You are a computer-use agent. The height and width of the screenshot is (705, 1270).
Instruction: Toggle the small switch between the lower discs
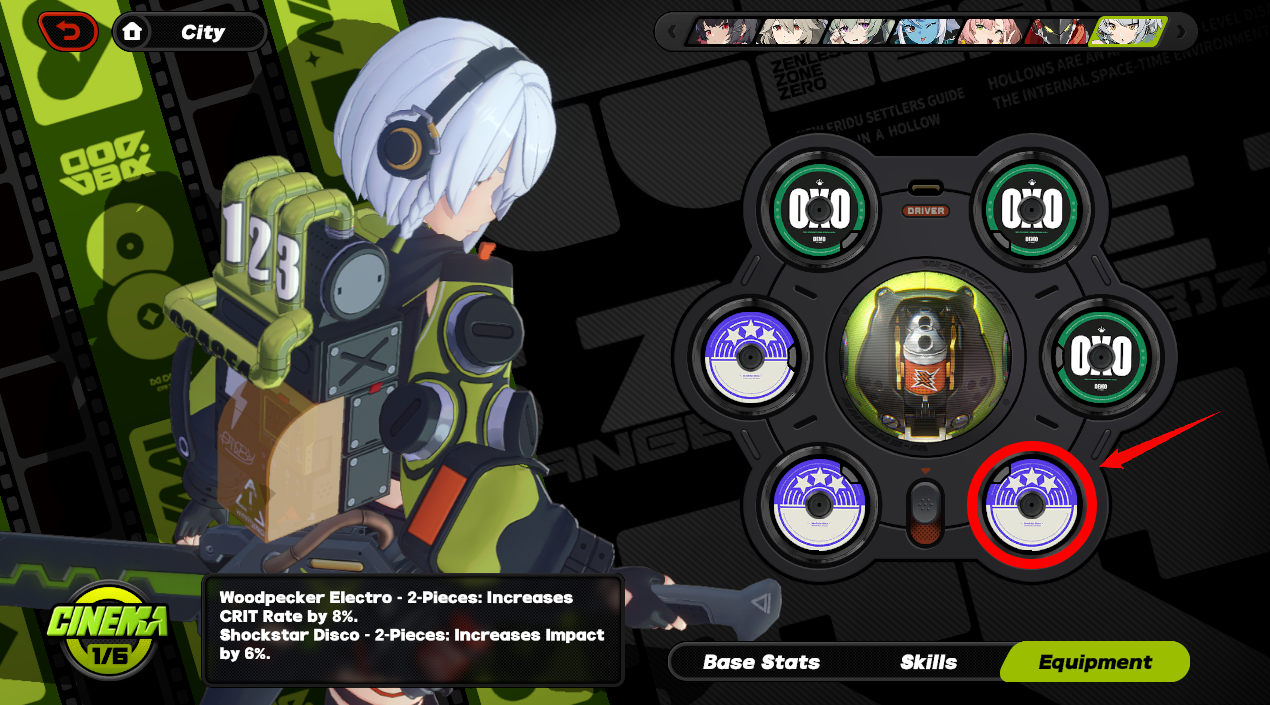click(925, 512)
